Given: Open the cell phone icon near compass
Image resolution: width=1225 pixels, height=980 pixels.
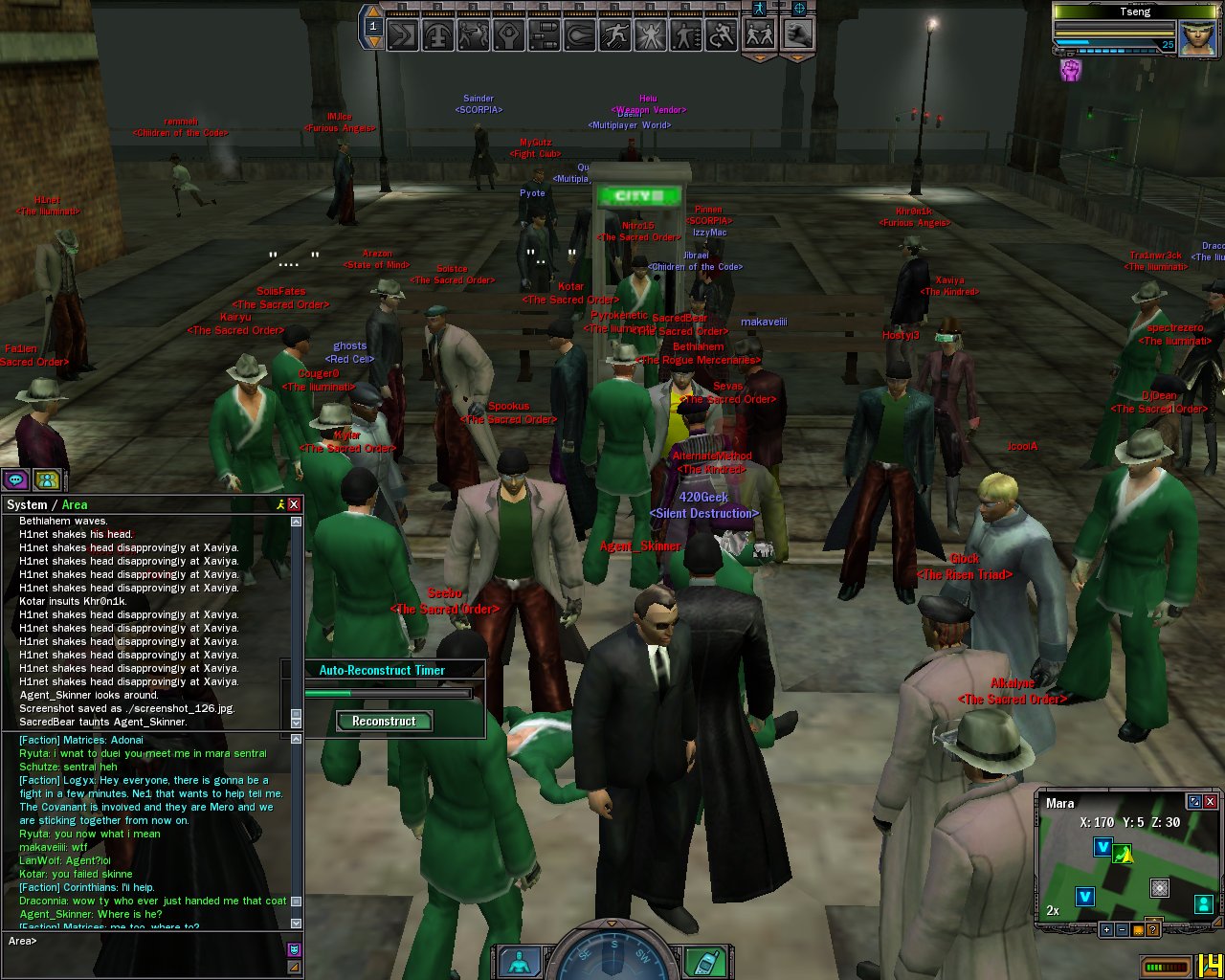Looking at the screenshot, I should [x=706, y=961].
